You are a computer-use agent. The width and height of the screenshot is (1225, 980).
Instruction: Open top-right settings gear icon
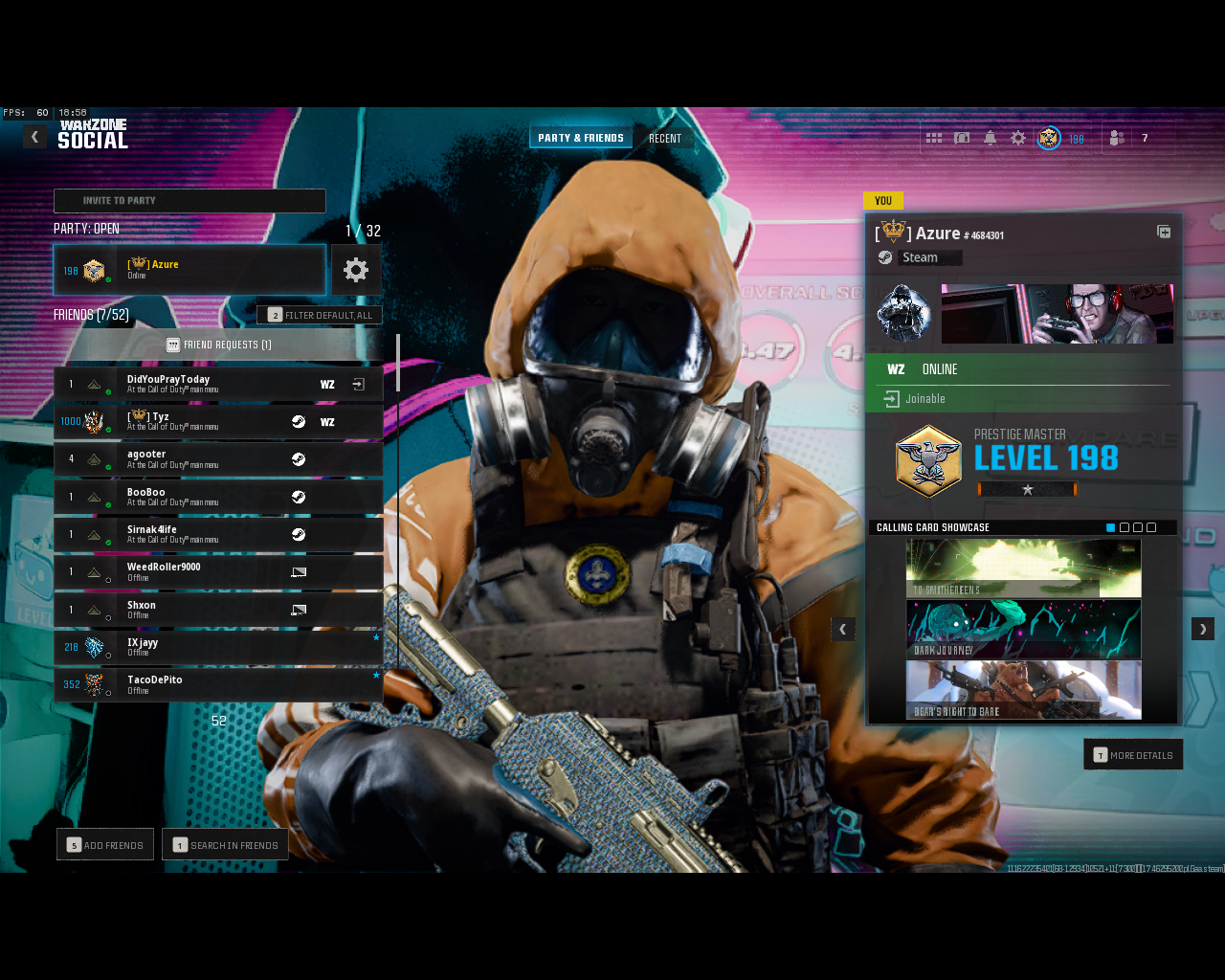[1017, 138]
